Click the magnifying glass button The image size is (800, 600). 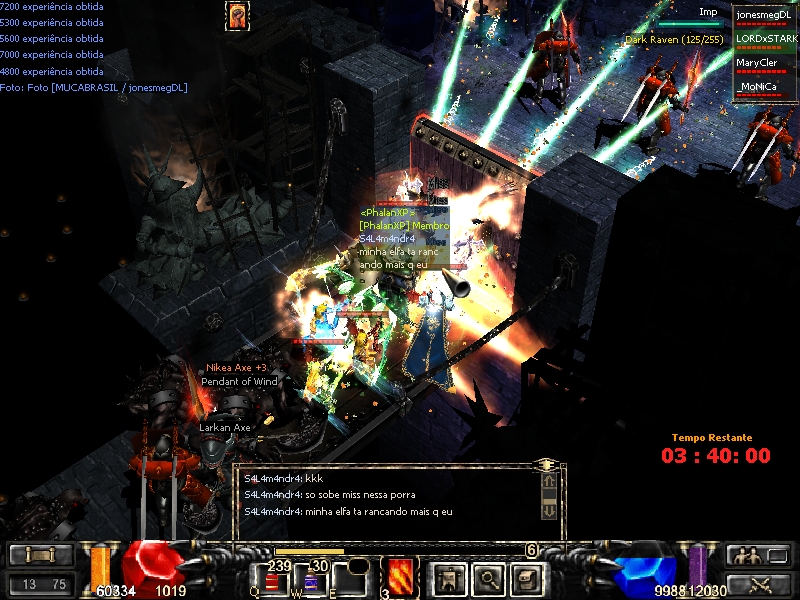(x=487, y=578)
